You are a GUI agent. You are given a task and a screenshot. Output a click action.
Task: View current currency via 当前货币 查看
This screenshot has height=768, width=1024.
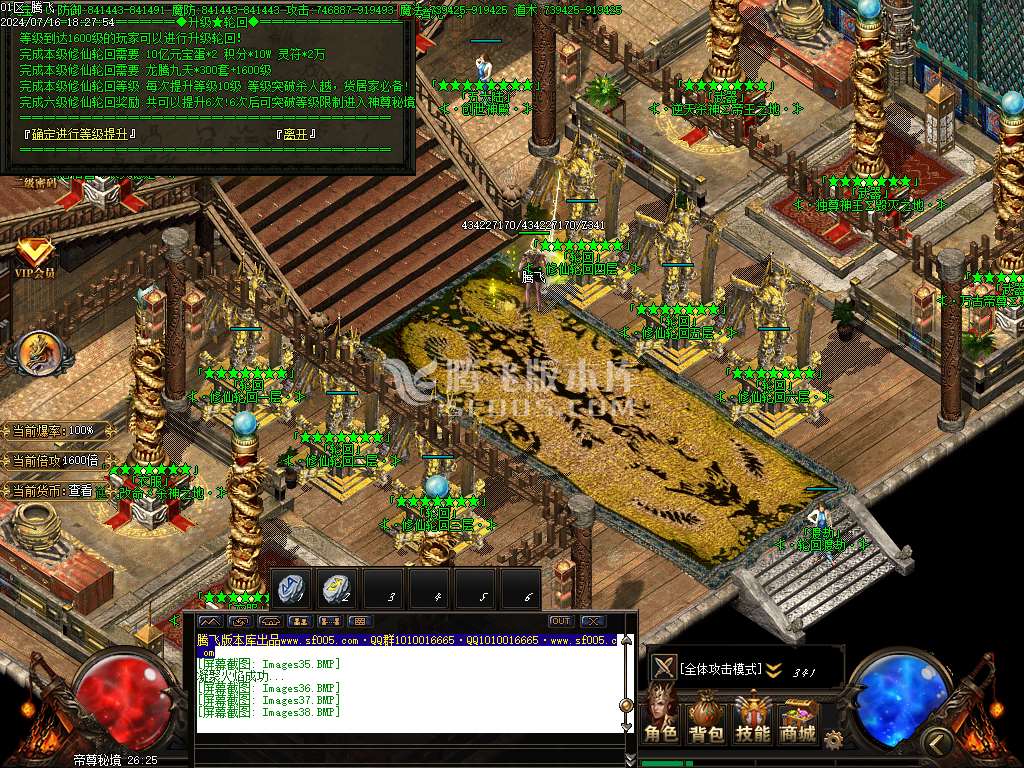tap(80, 491)
